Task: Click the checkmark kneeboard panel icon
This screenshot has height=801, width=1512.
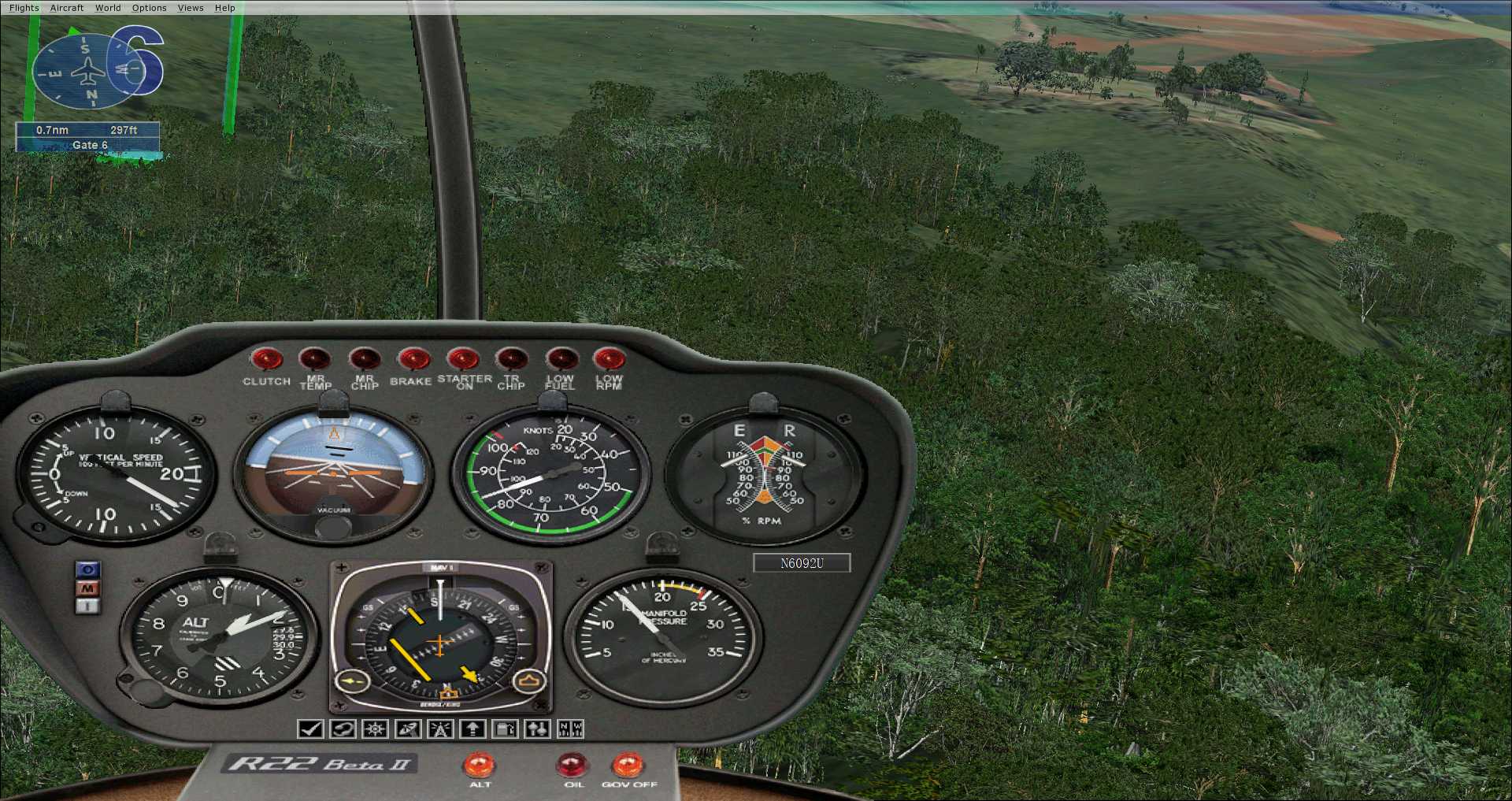Action: click(x=310, y=729)
